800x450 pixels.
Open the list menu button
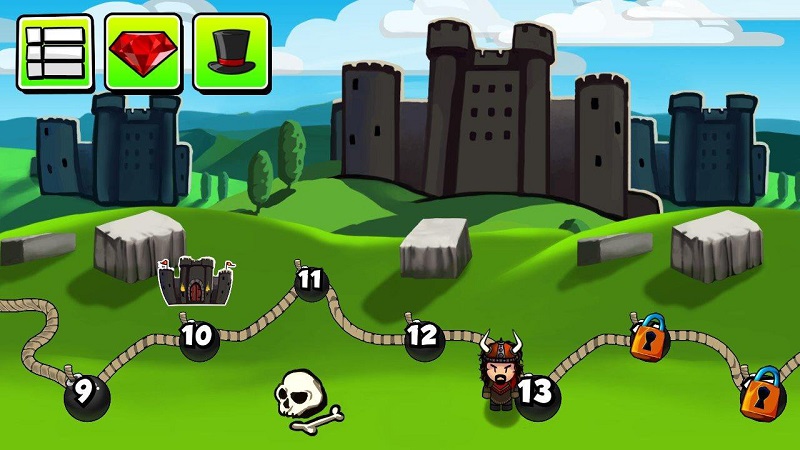[55, 52]
